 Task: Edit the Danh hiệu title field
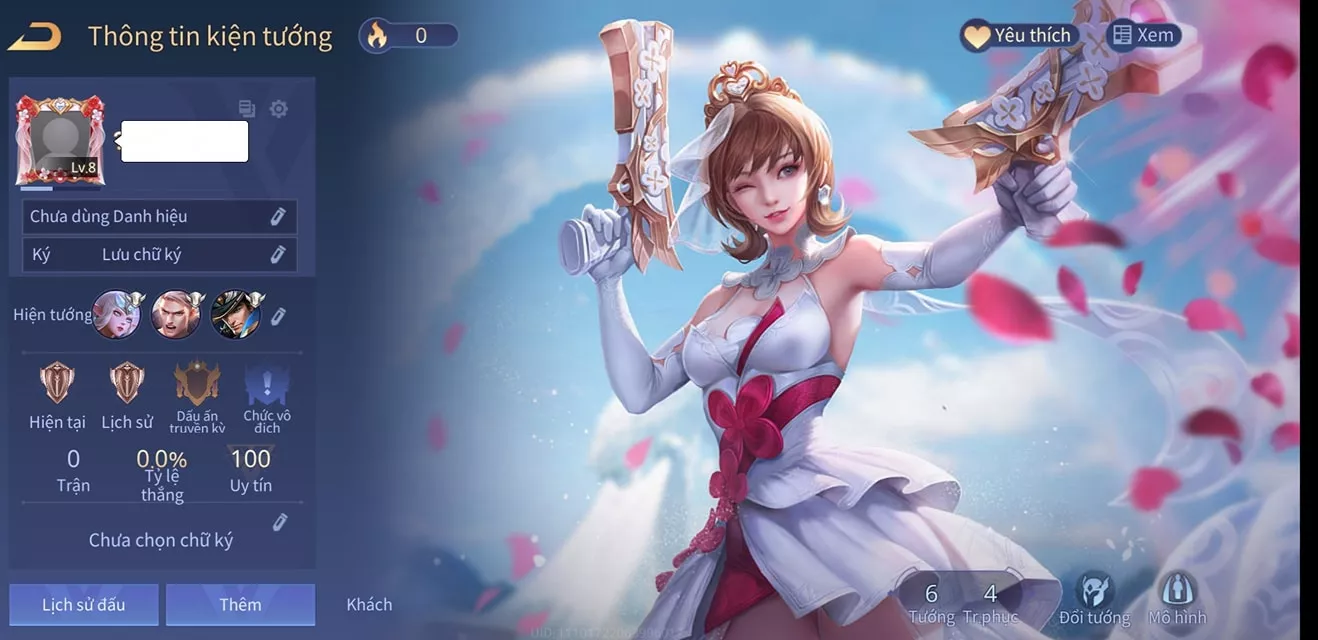[x=278, y=217]
